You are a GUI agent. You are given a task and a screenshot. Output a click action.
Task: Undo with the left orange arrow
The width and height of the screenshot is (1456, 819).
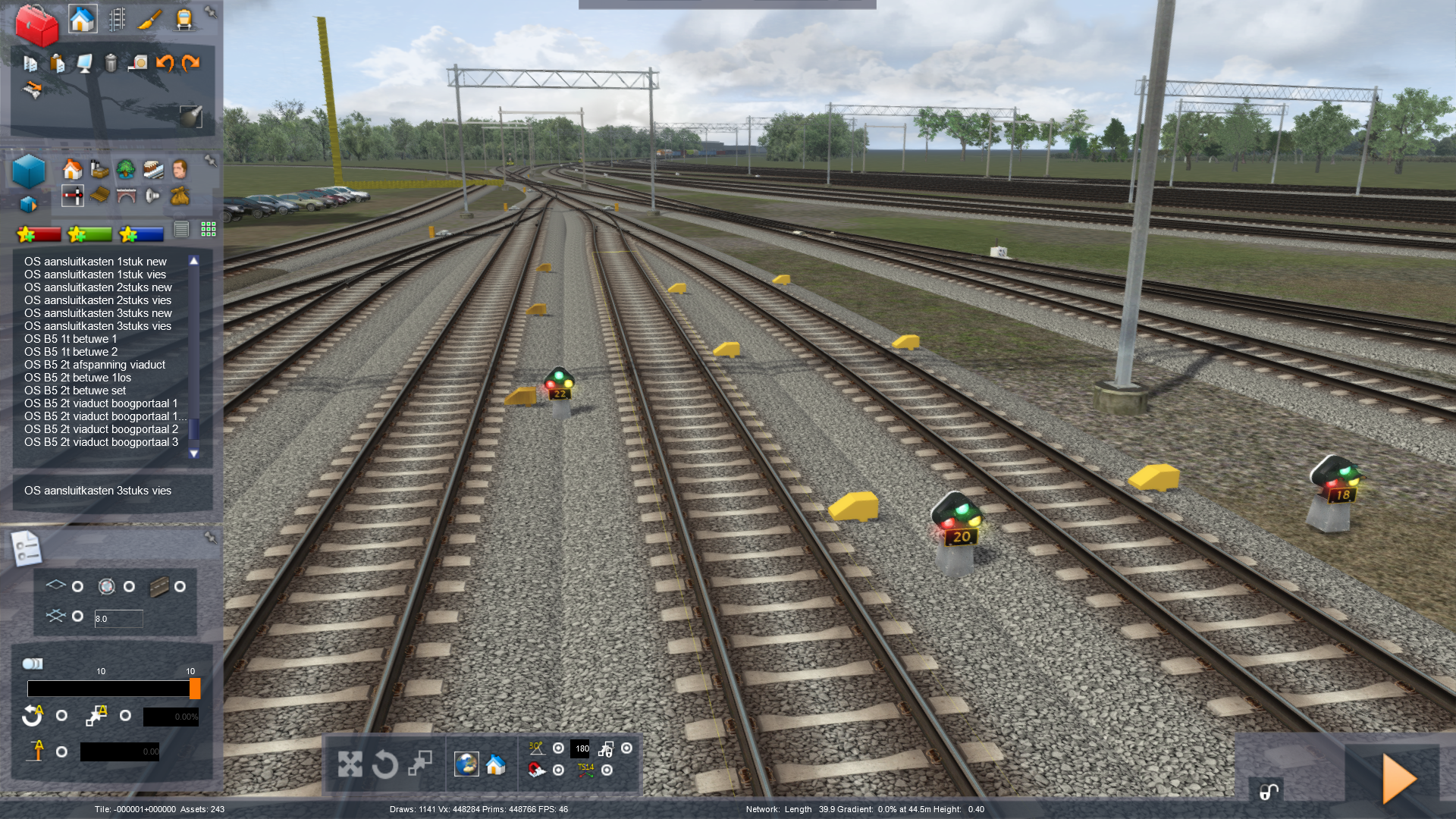click(x=165, y=63)
